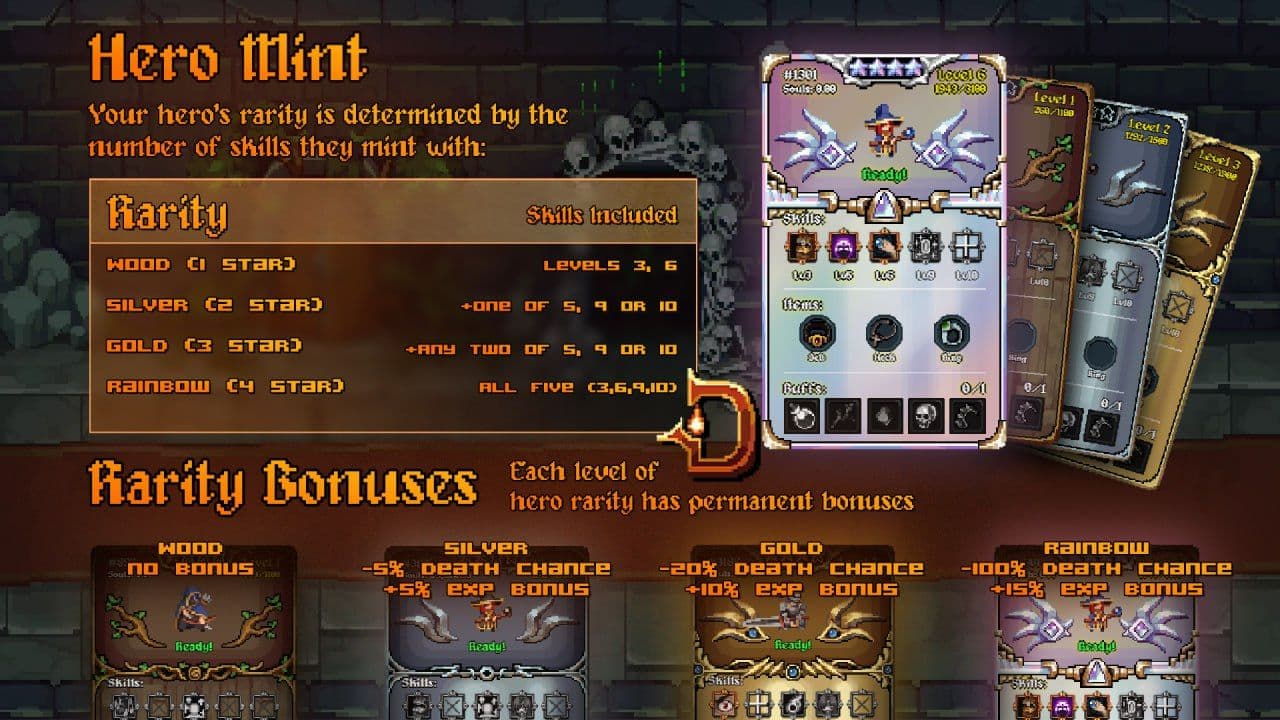1280x720 pixels.
Task: Open the purple Lv5 skill on hero #1301
Action: tap(842, 248)
